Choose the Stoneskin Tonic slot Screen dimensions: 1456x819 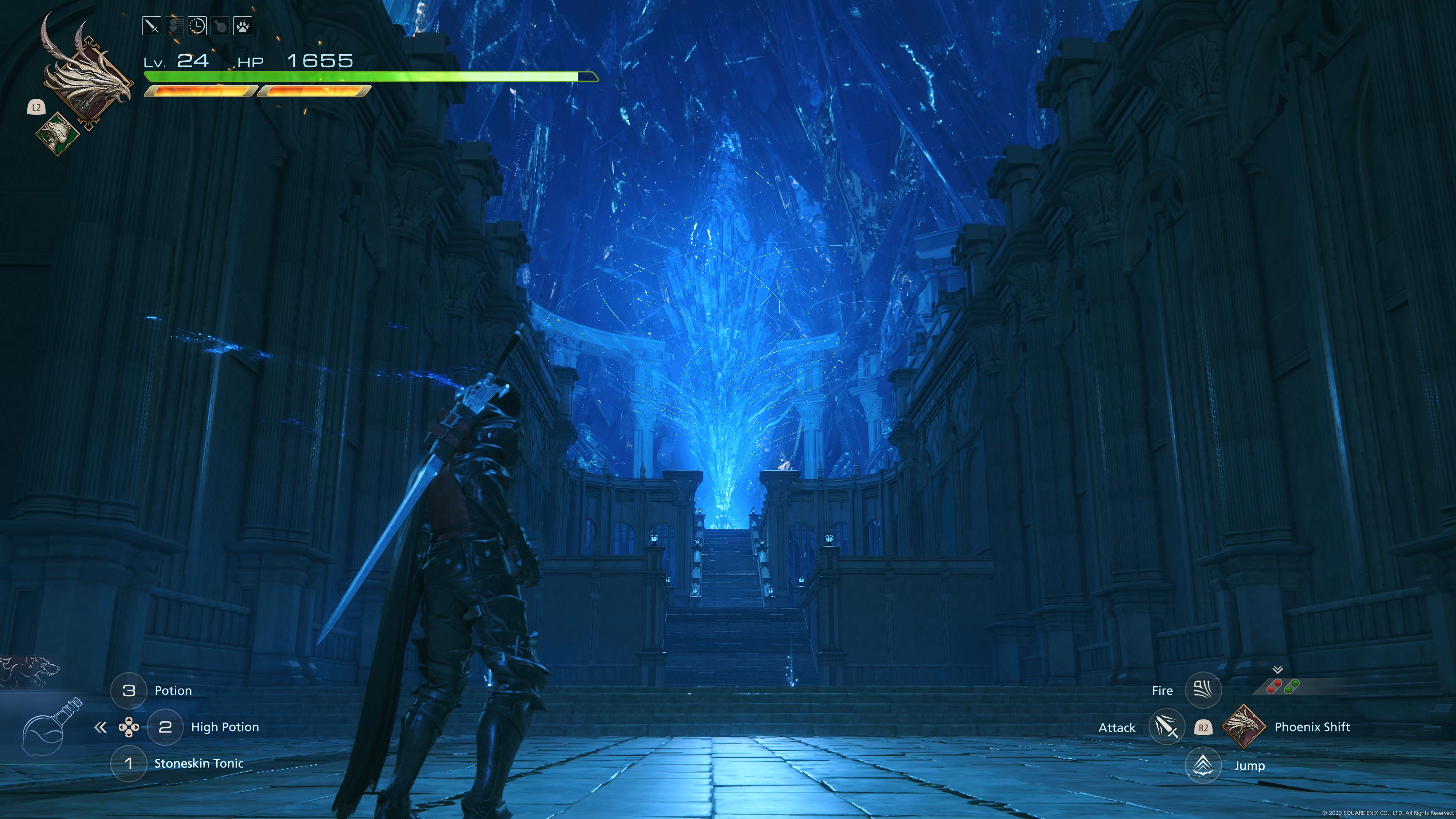tap(128, 764)
